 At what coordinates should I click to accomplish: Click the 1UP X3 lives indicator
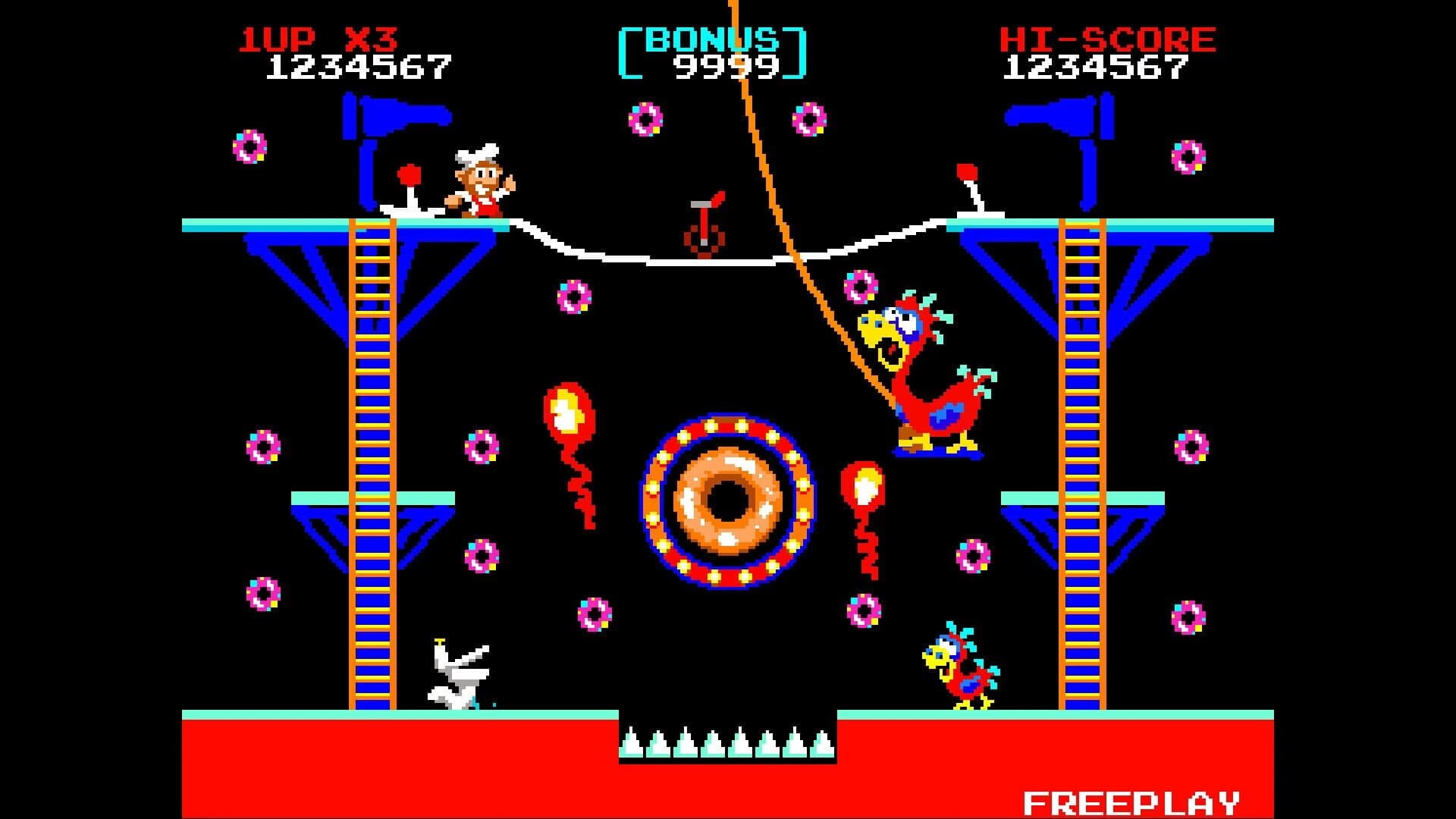318,38
